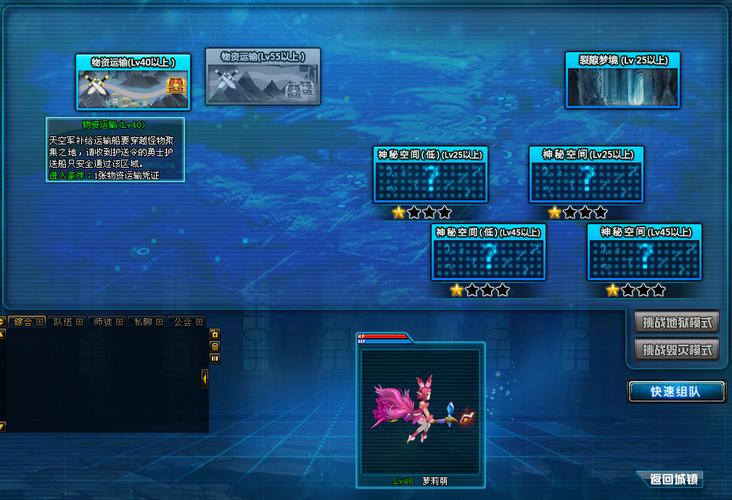Return to town via 返回城镇

click(675, 479)
